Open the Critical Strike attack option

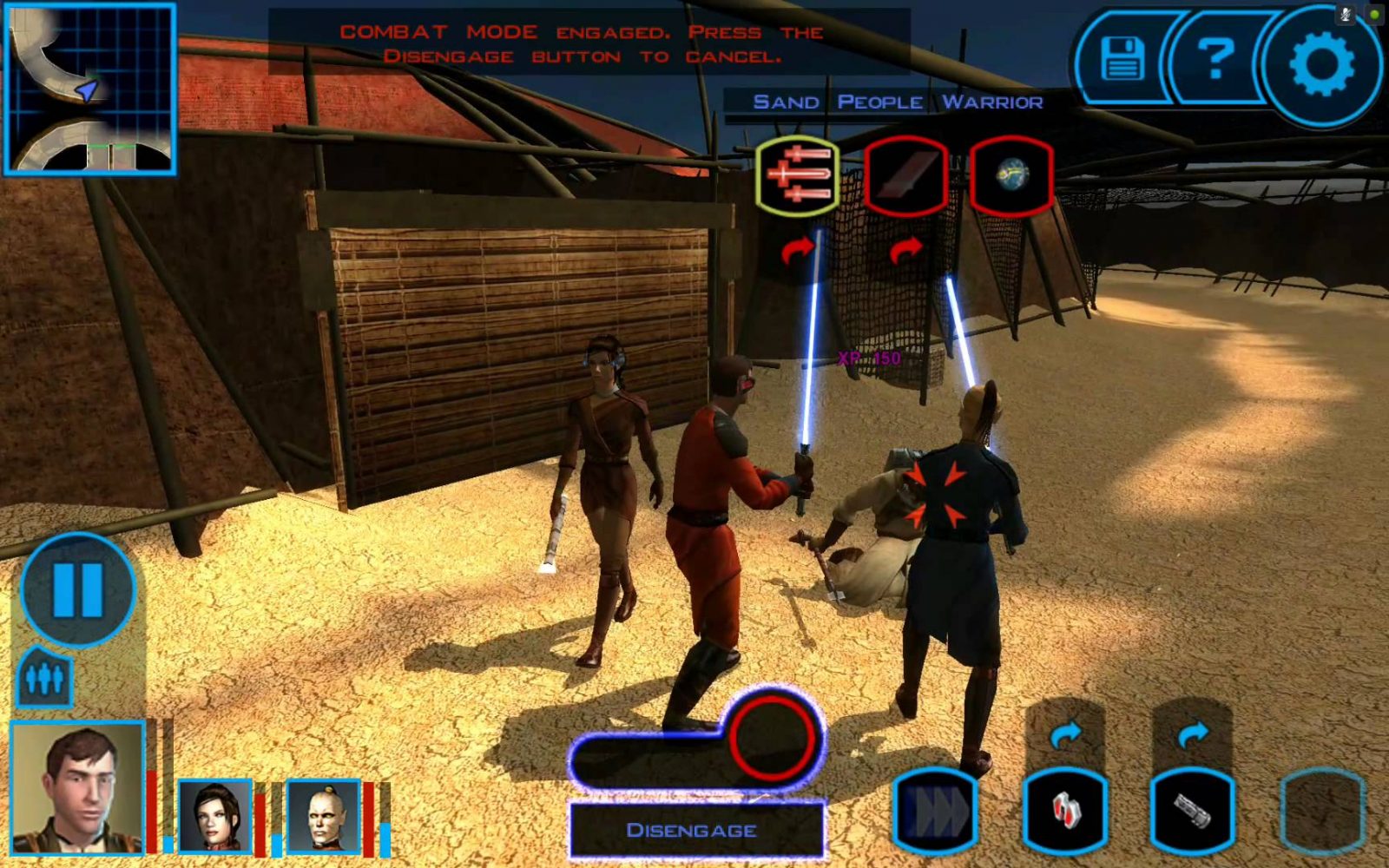pyautogui.click(x=907, y=174)
